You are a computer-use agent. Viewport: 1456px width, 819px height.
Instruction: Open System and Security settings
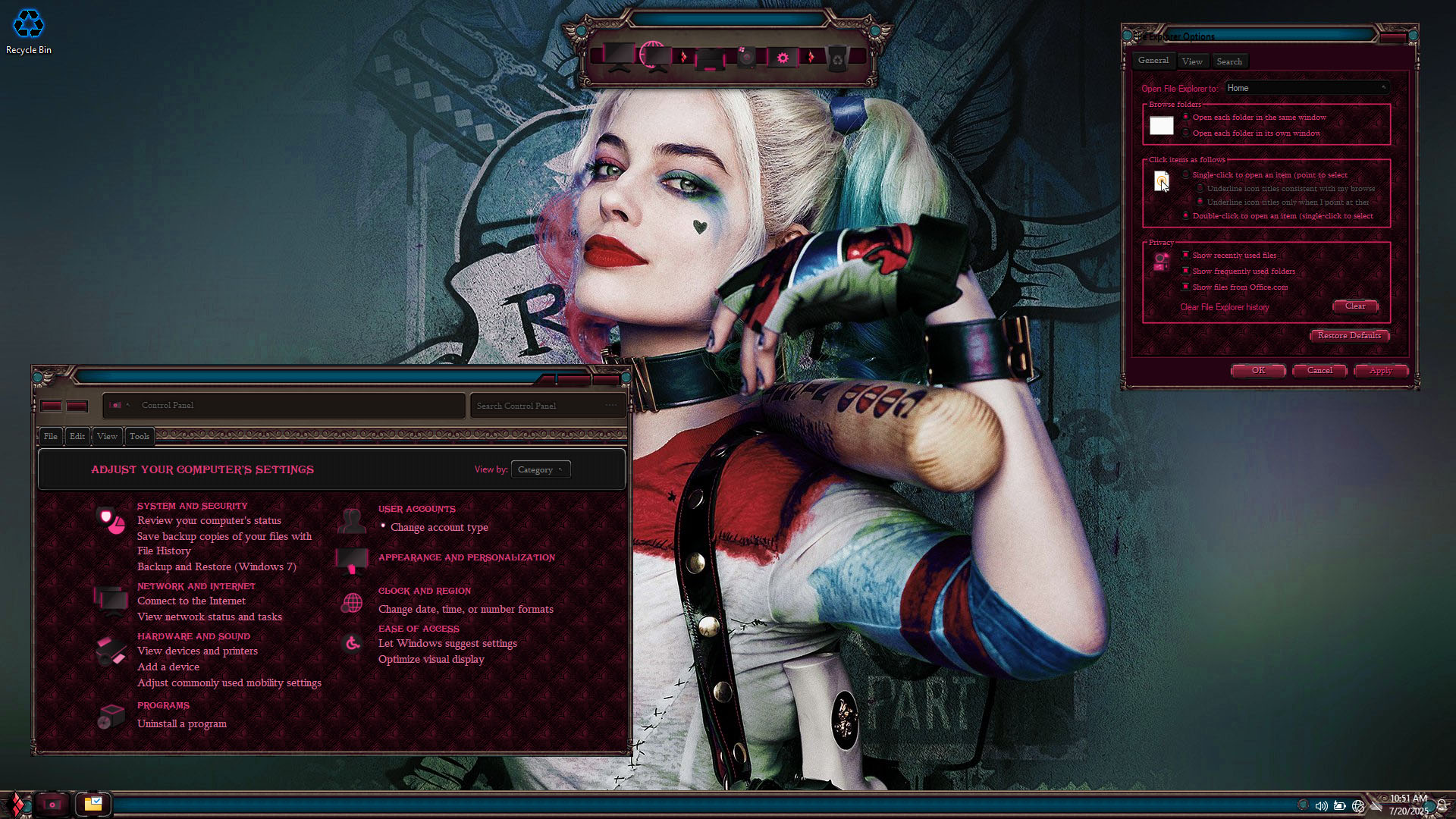[192, 506]
